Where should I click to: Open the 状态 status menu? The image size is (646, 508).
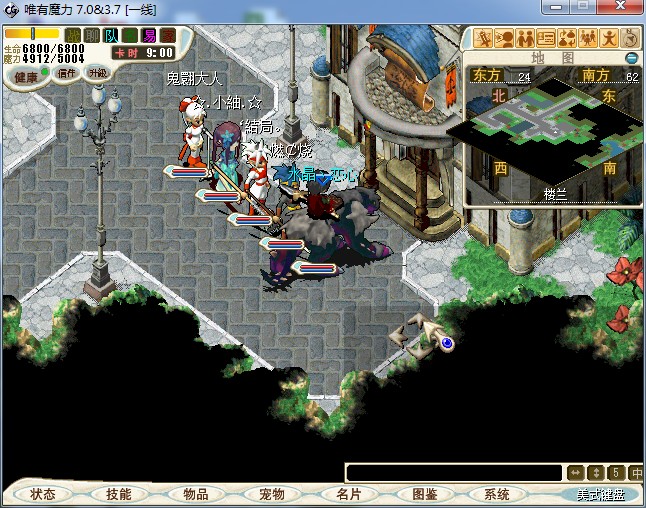coord(43,494)
